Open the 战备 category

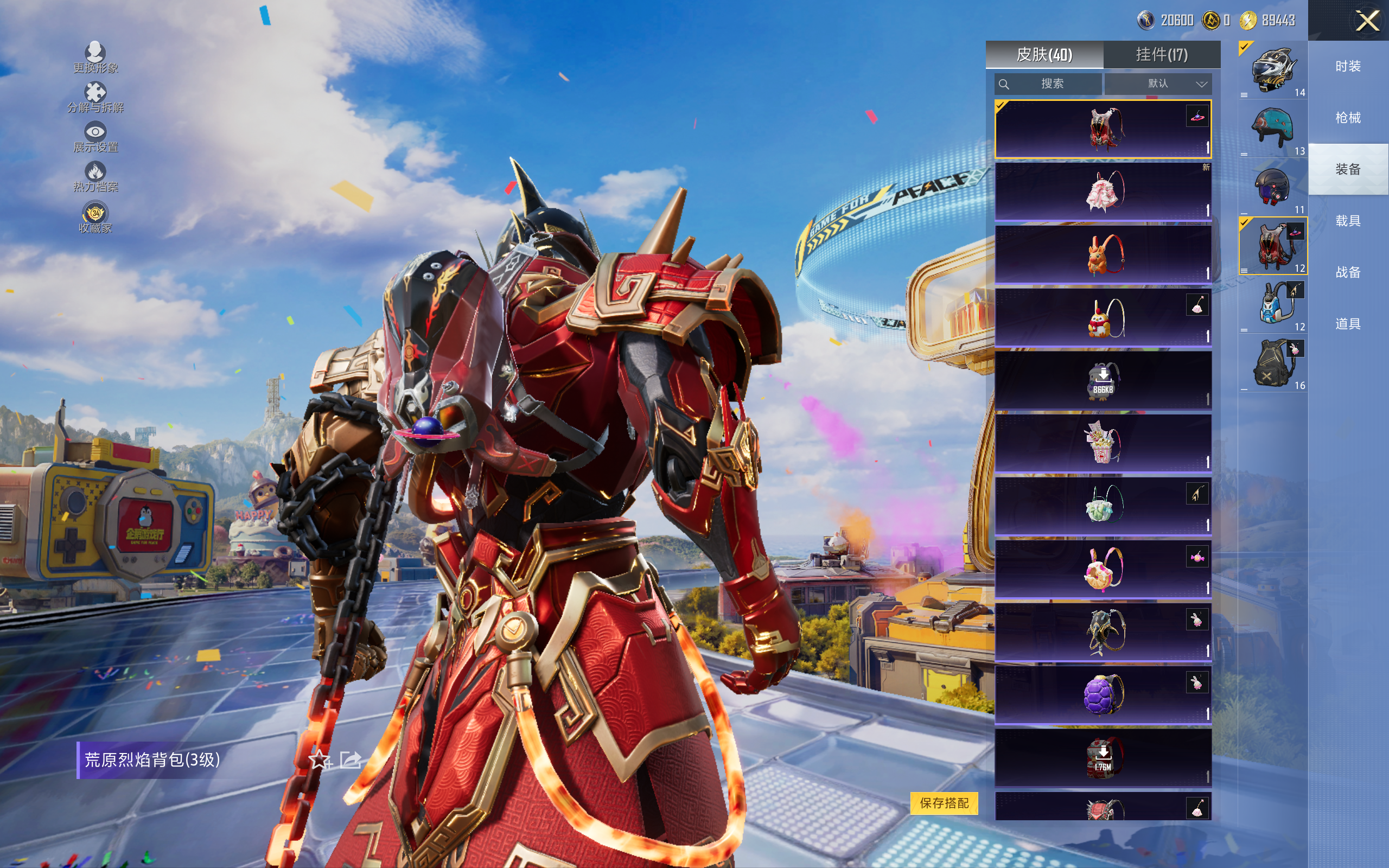(1348, 272)
